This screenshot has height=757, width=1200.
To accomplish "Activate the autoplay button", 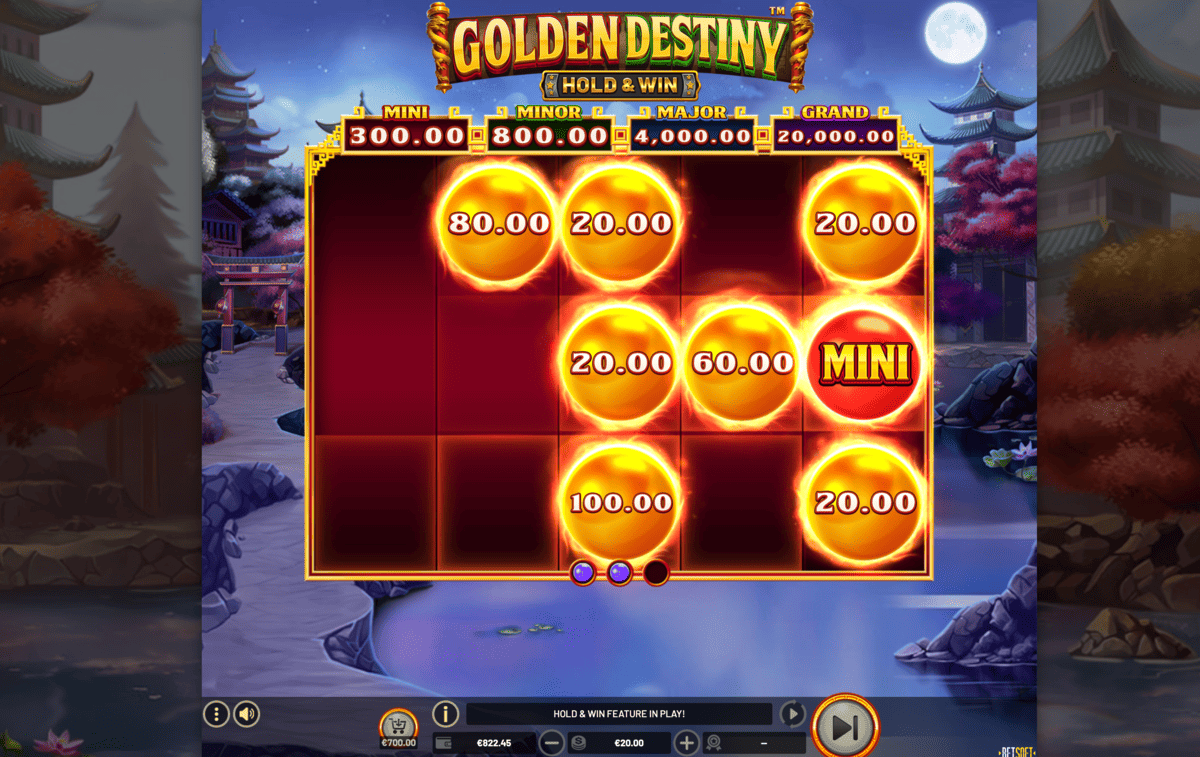I will pos(792,714).
